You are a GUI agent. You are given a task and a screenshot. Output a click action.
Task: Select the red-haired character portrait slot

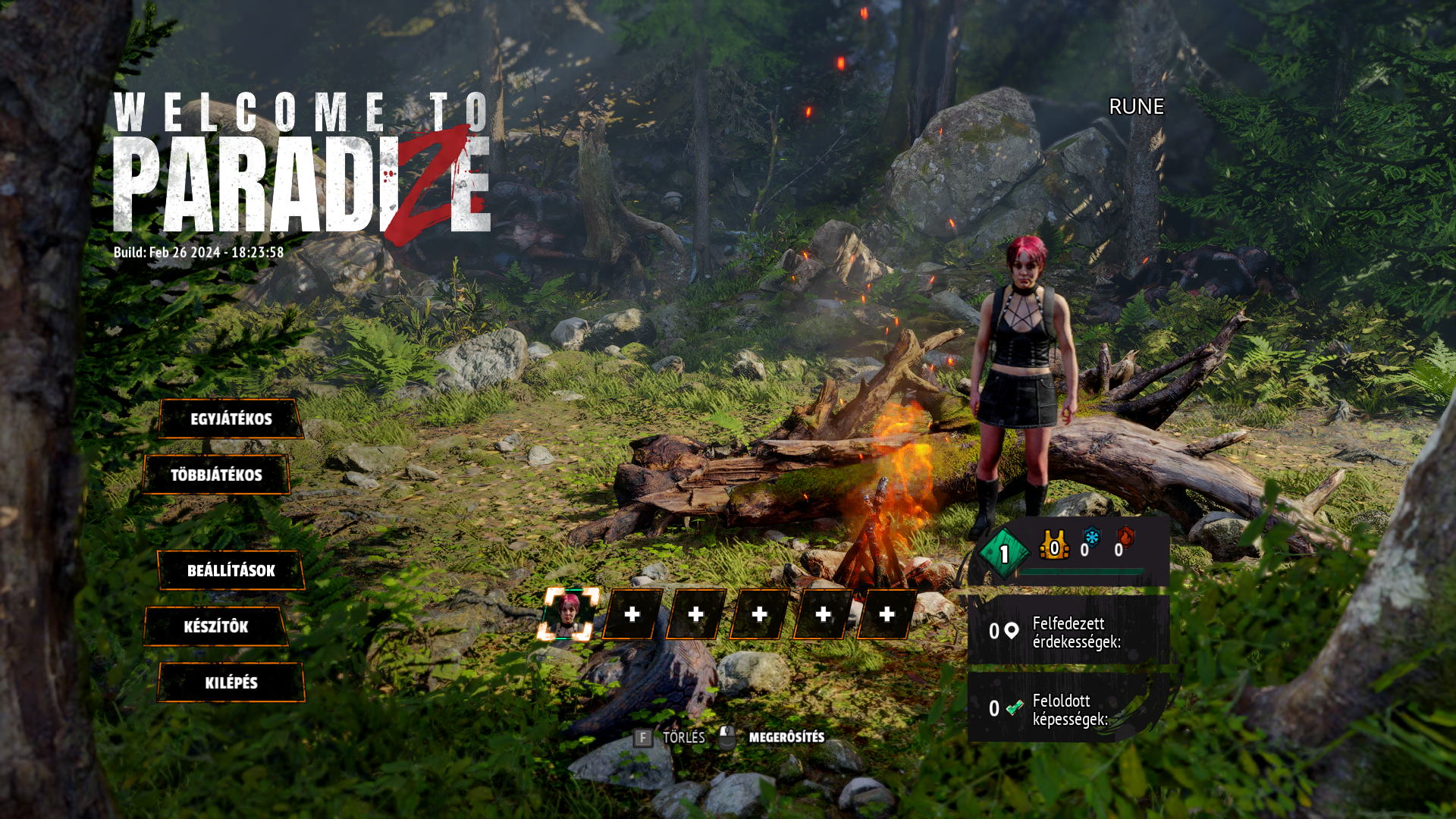(x=569, y=614)
